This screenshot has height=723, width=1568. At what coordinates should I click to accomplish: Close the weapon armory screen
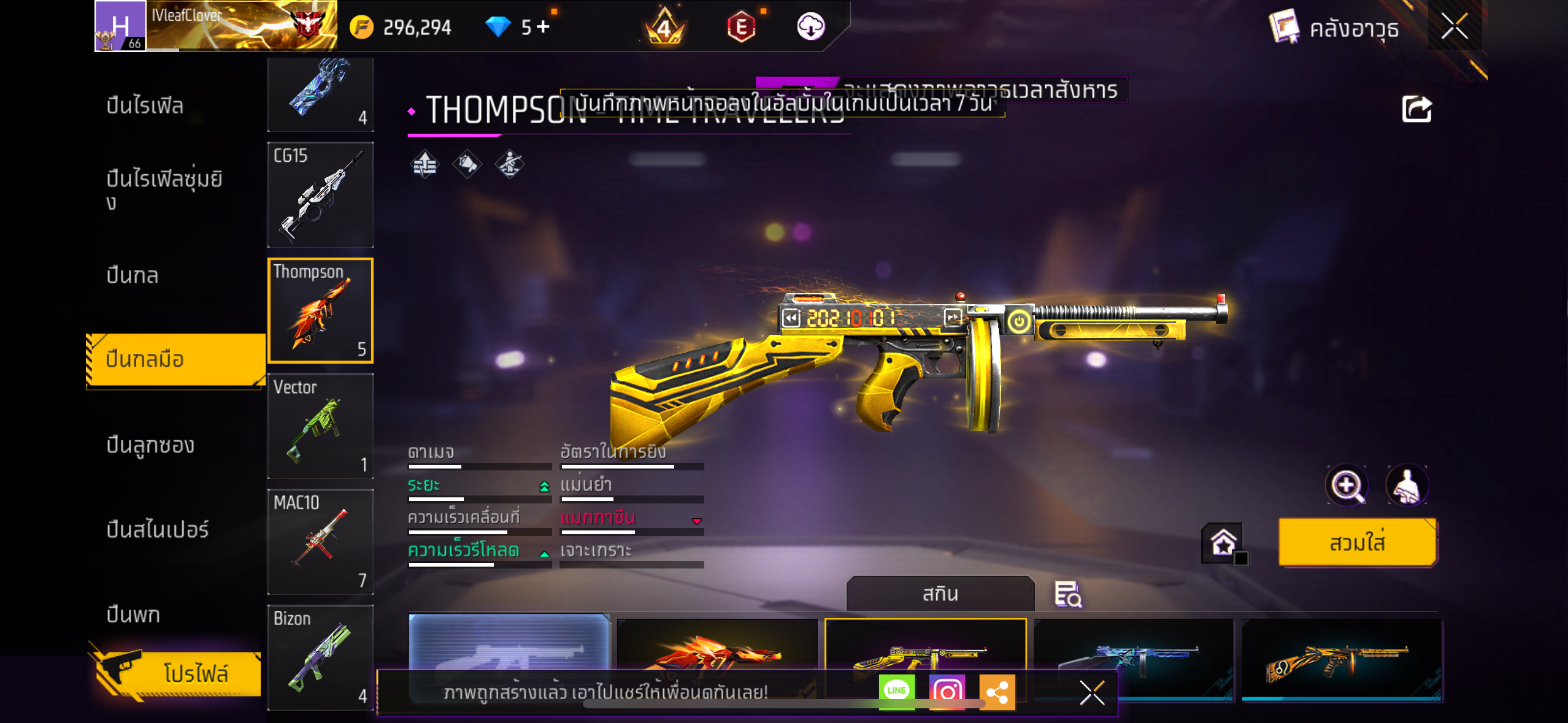pyautogui.click(x=1454, y=27)
